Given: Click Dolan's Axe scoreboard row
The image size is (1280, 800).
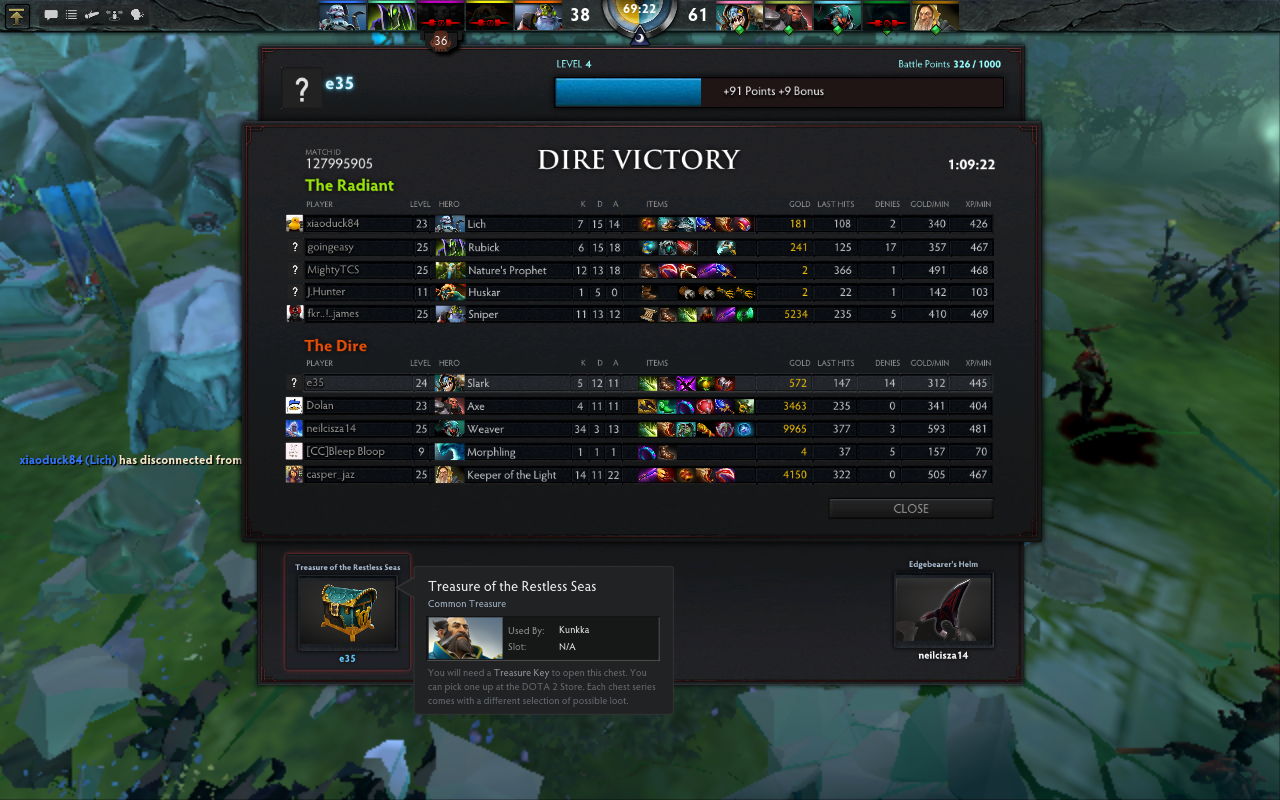Looking at the screenshot, I should pos(640,406).
